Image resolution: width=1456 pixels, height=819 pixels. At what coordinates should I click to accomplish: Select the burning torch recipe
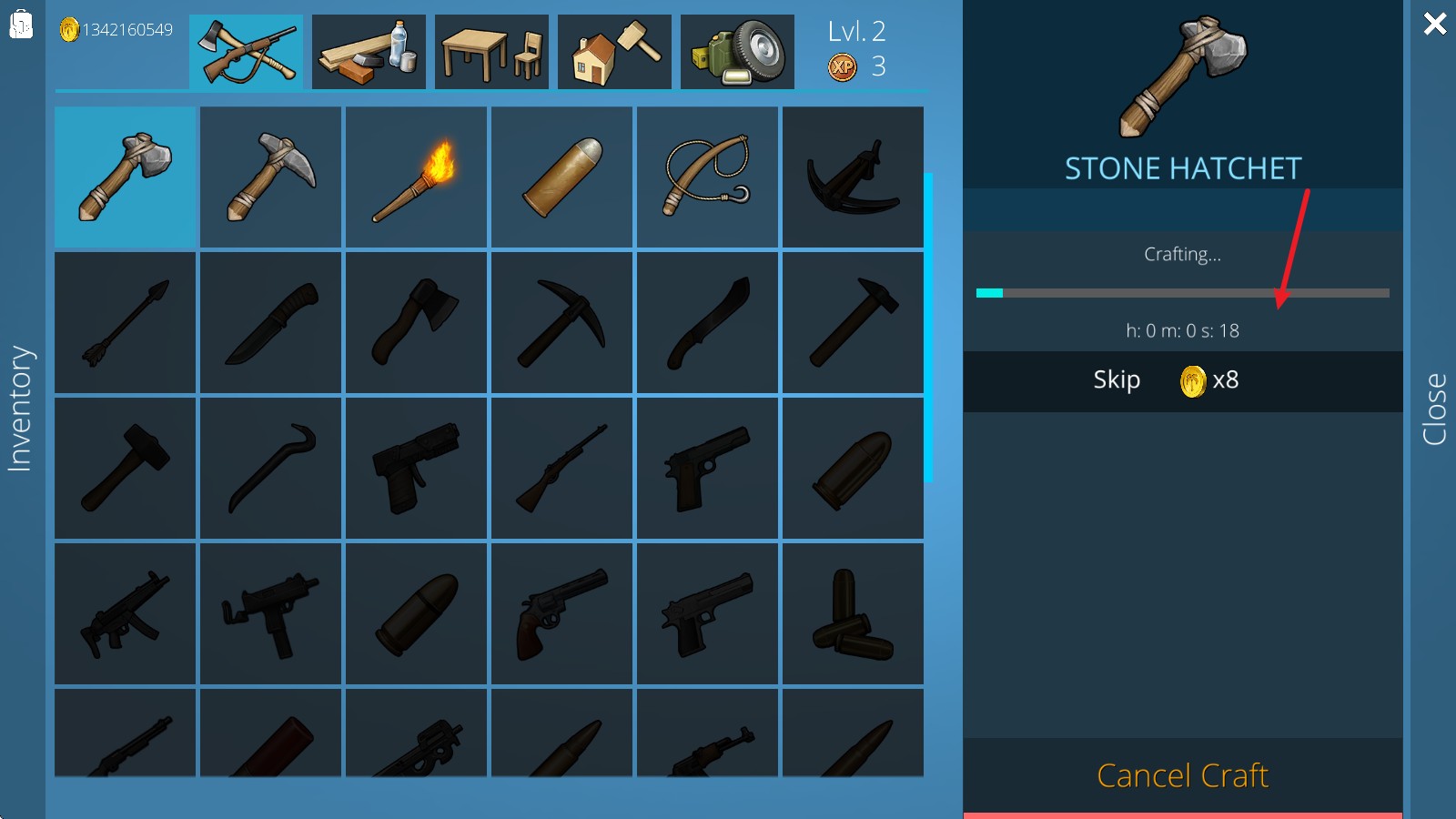(417, 177)
